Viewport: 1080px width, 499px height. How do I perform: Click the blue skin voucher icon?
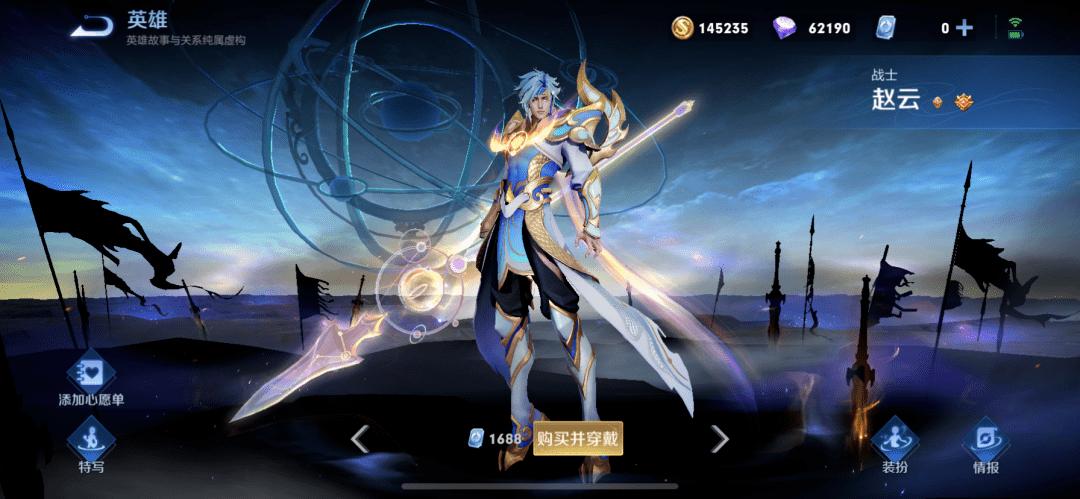click(x=885, y=28)
